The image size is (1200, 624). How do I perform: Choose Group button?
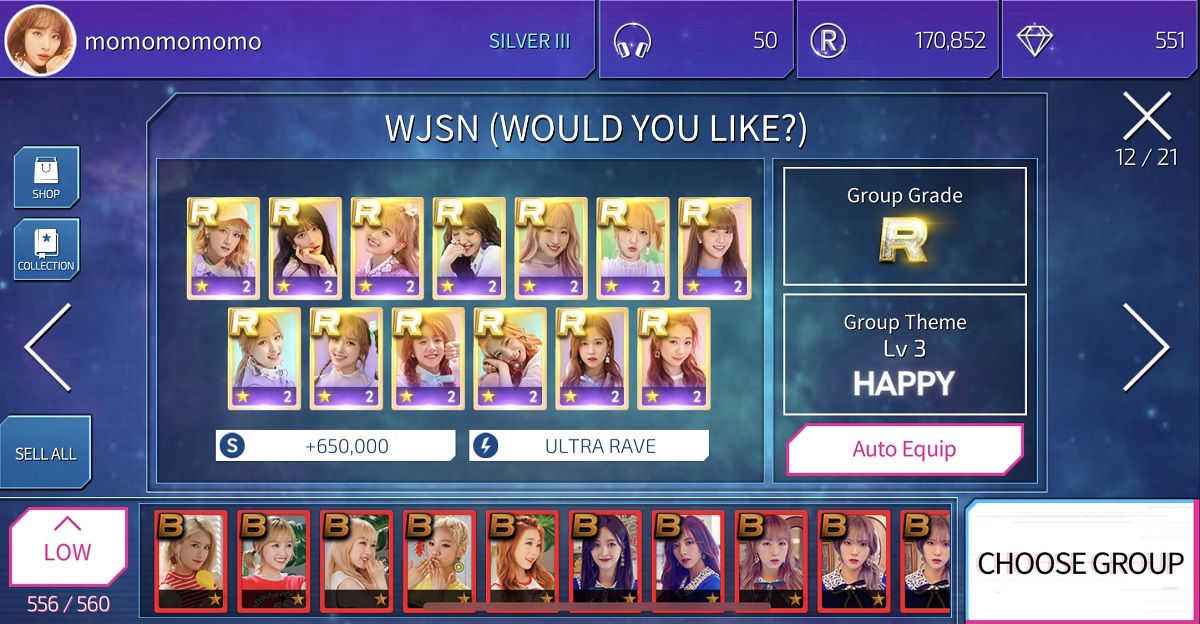coord(1081,563)
